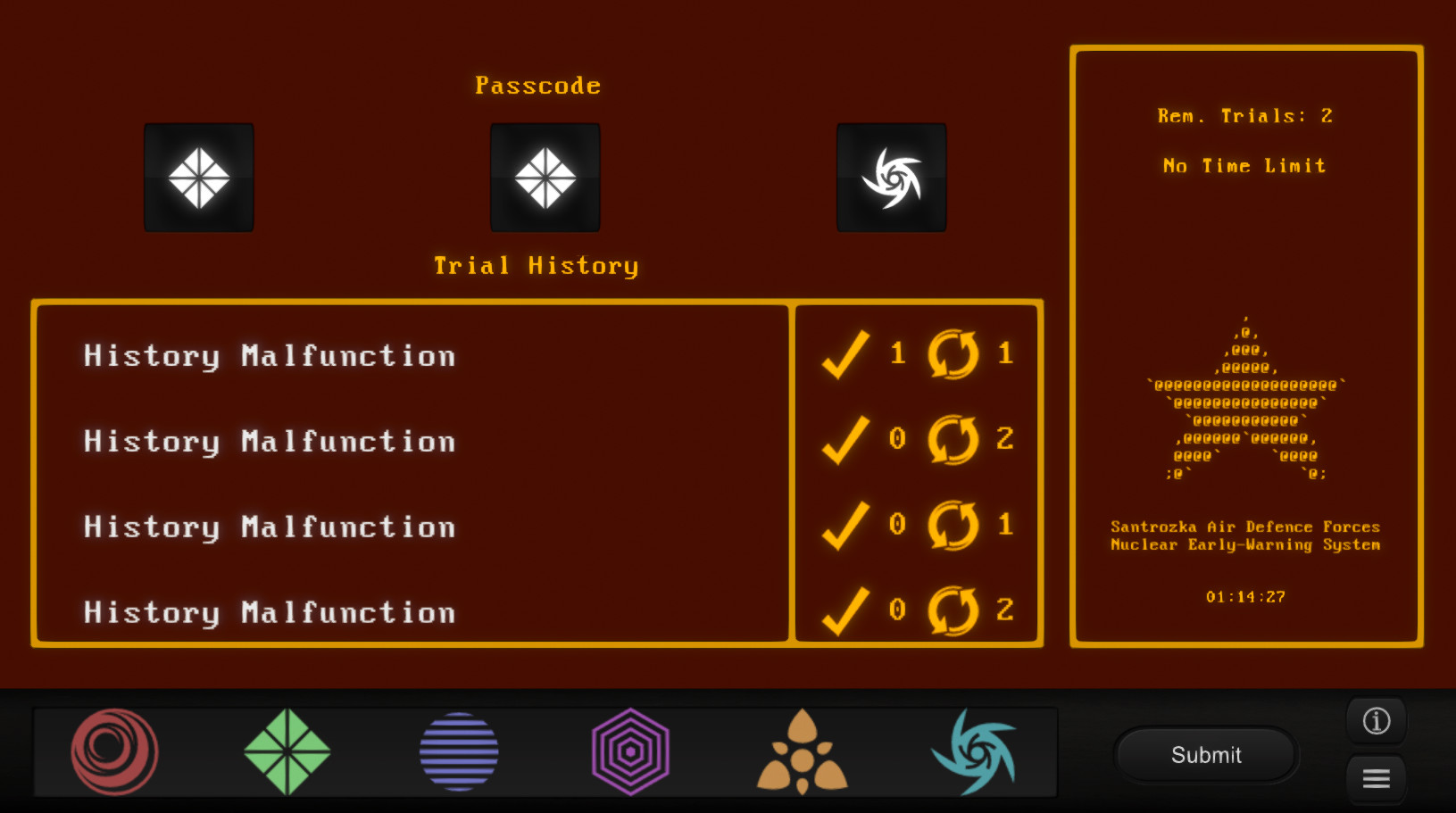Click the checkmark icon on the first trial row
Screen dimensions: 1456x813
[847, 353]
